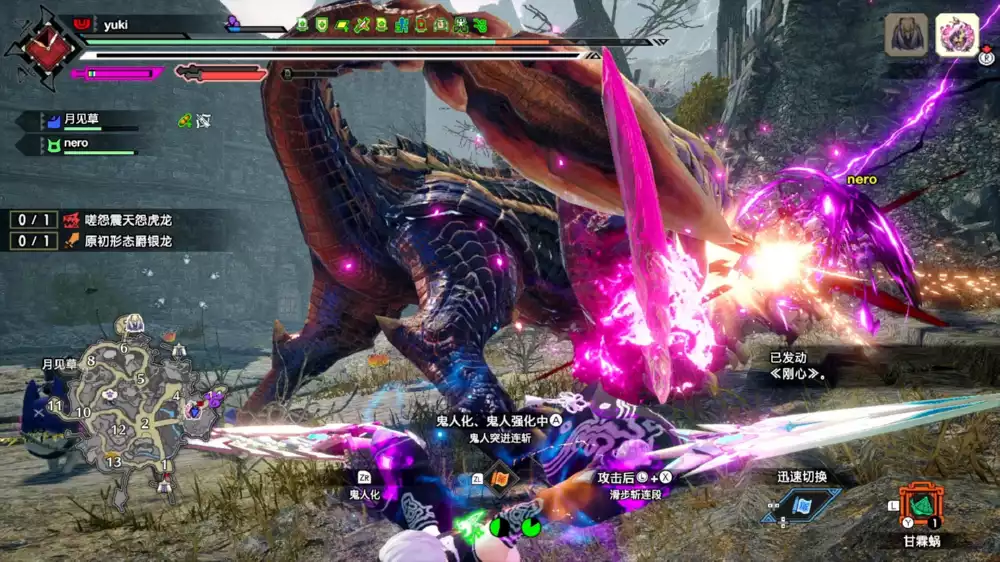Activate the 迅速切换 scroll swap icon
The height and width of the screenshot is (562, 1000).
tap(800, 504)
